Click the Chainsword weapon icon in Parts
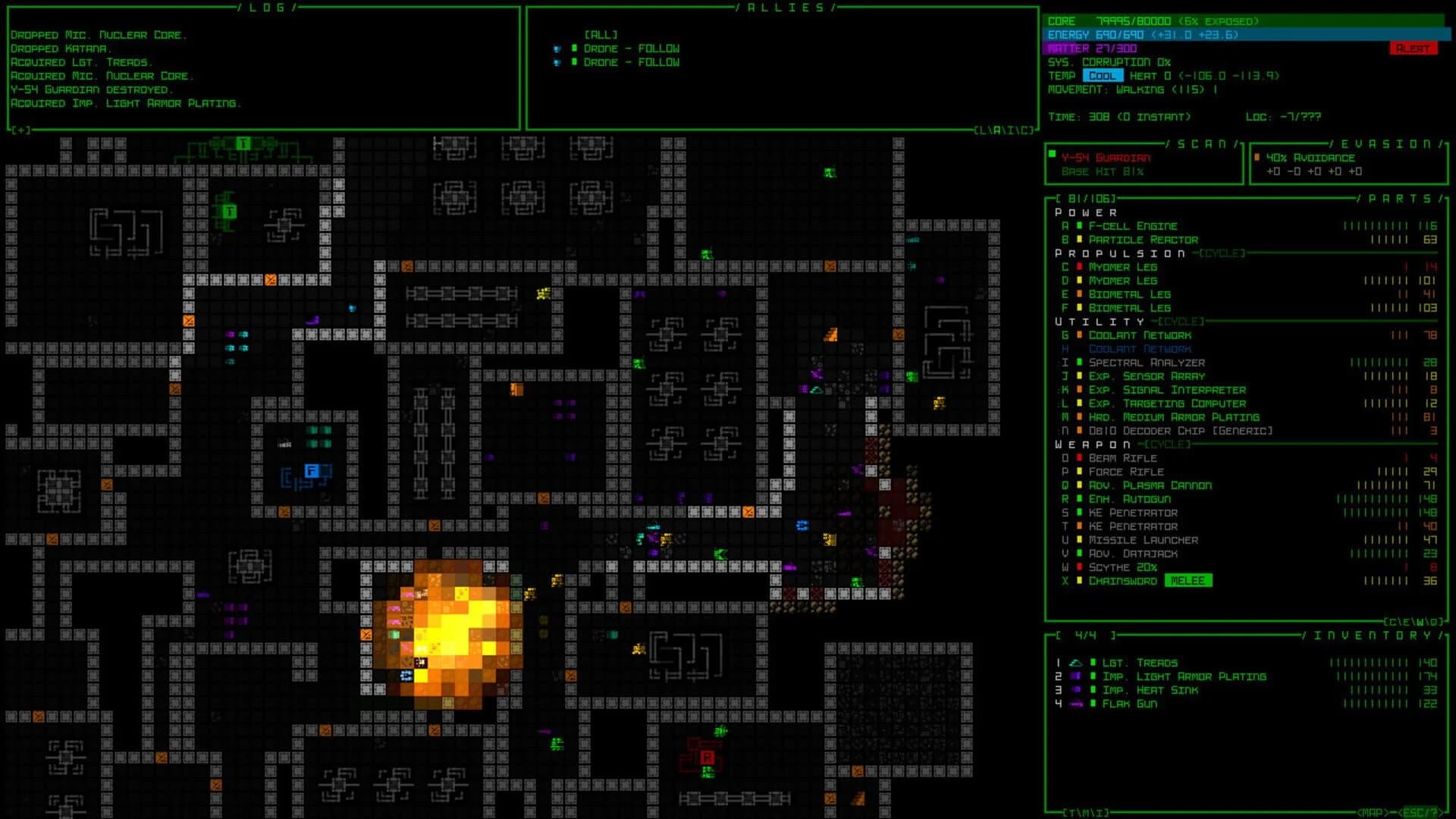This screenshot has width=1456, height=819. click(x=1078, y=580)
